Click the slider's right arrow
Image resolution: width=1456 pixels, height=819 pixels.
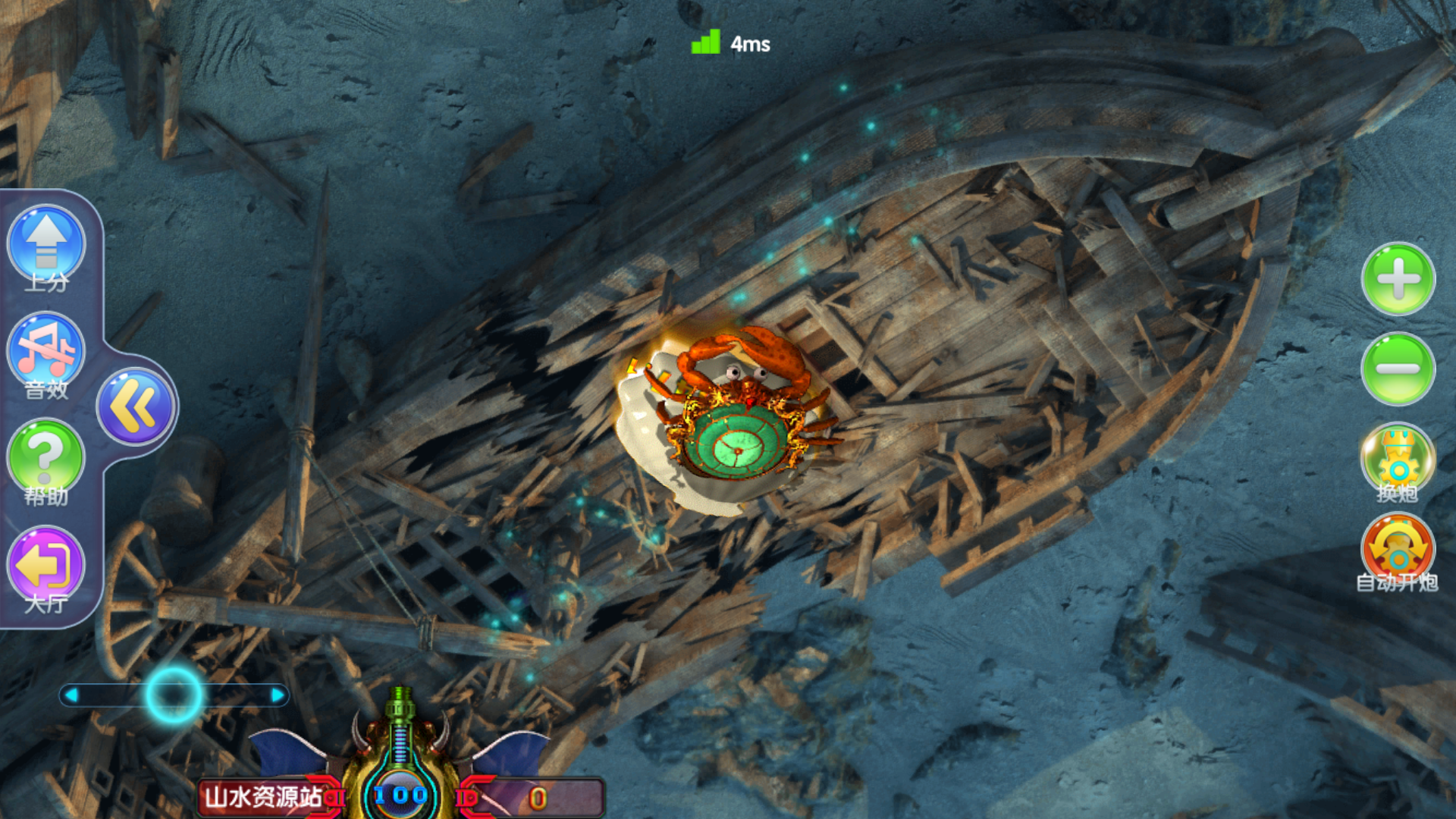point(278,695)
